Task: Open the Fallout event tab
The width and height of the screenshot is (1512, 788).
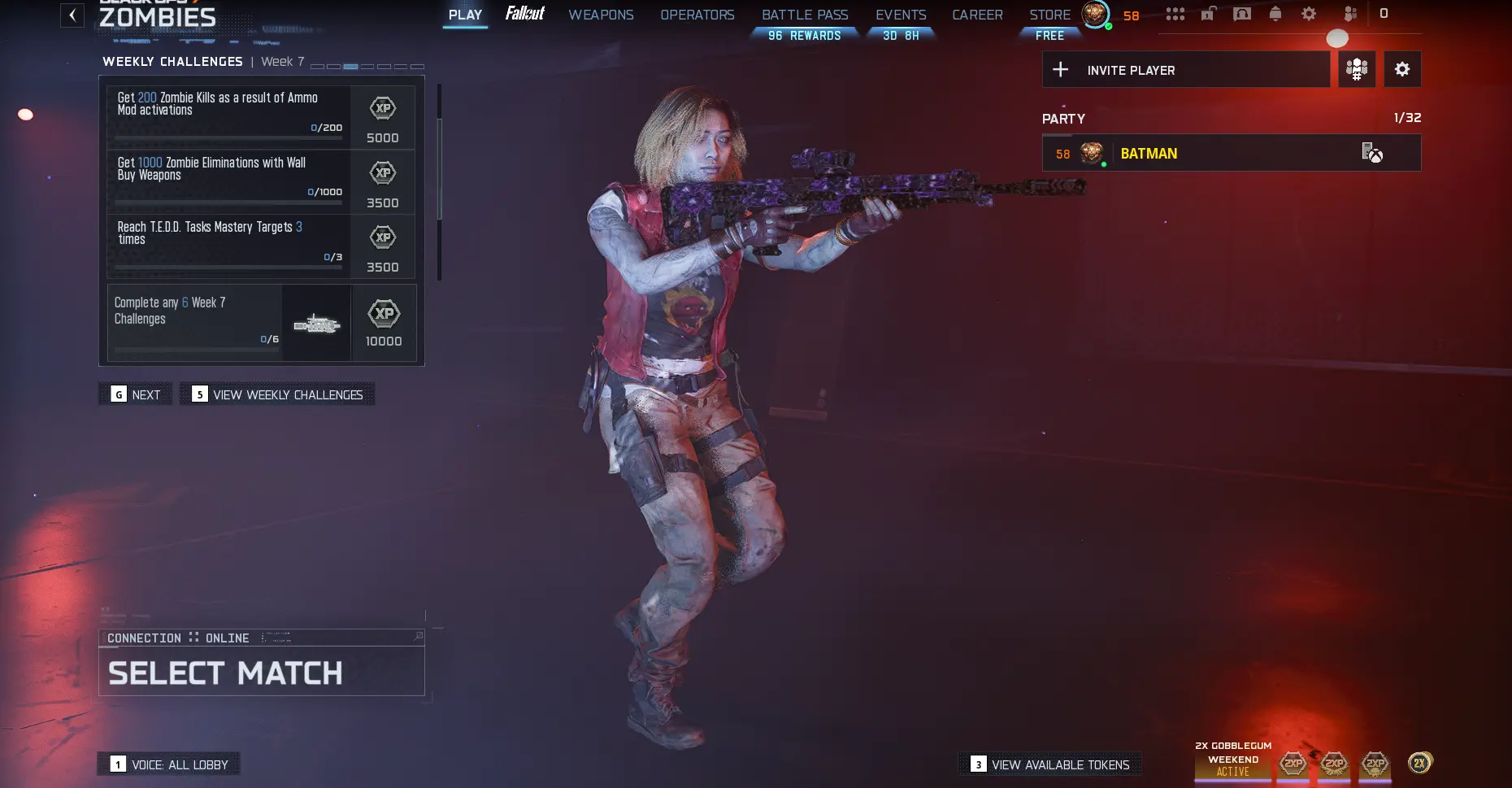Action: click(525, 14)
